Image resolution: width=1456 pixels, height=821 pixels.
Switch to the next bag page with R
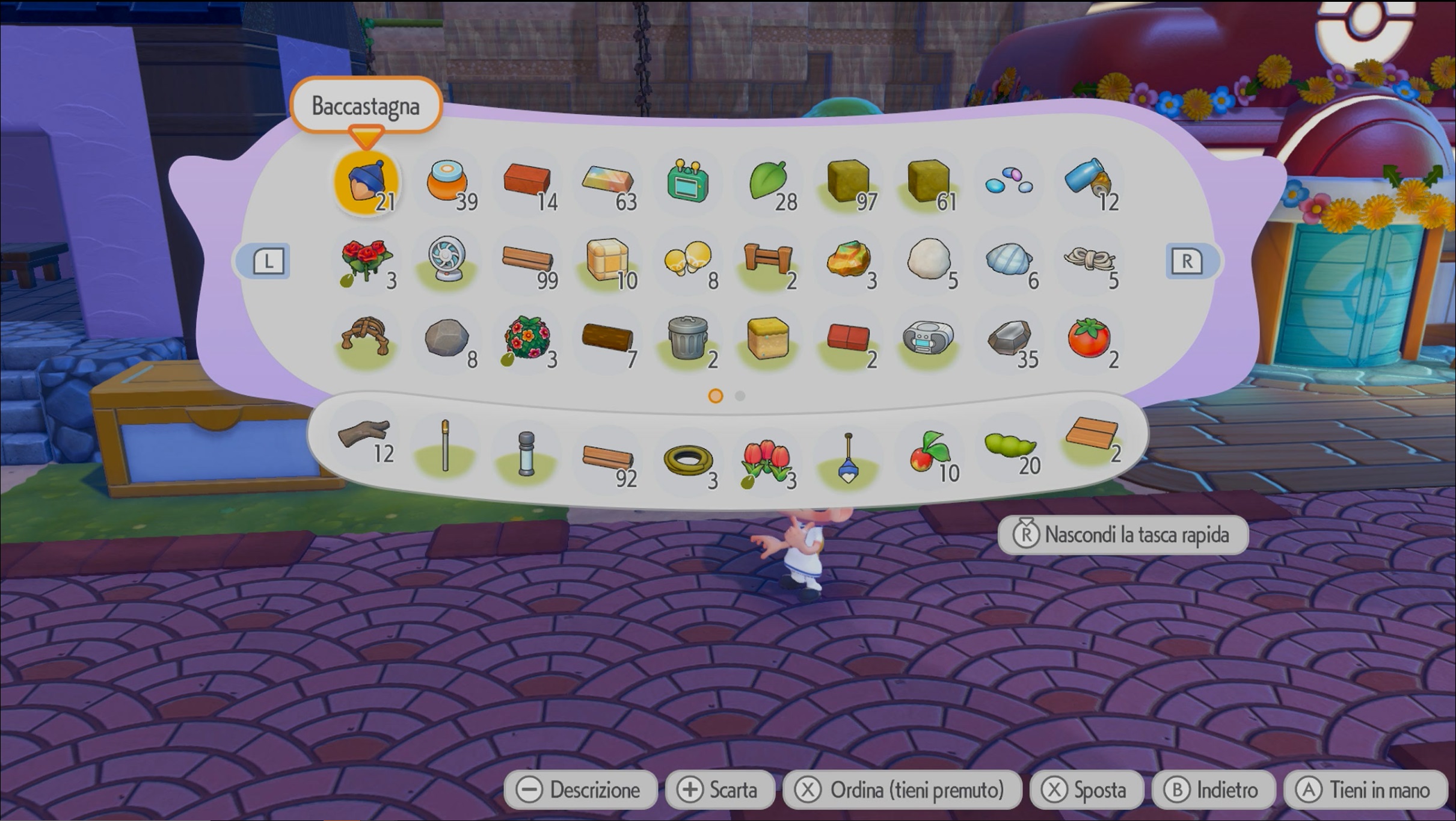tap(1187, 262)
